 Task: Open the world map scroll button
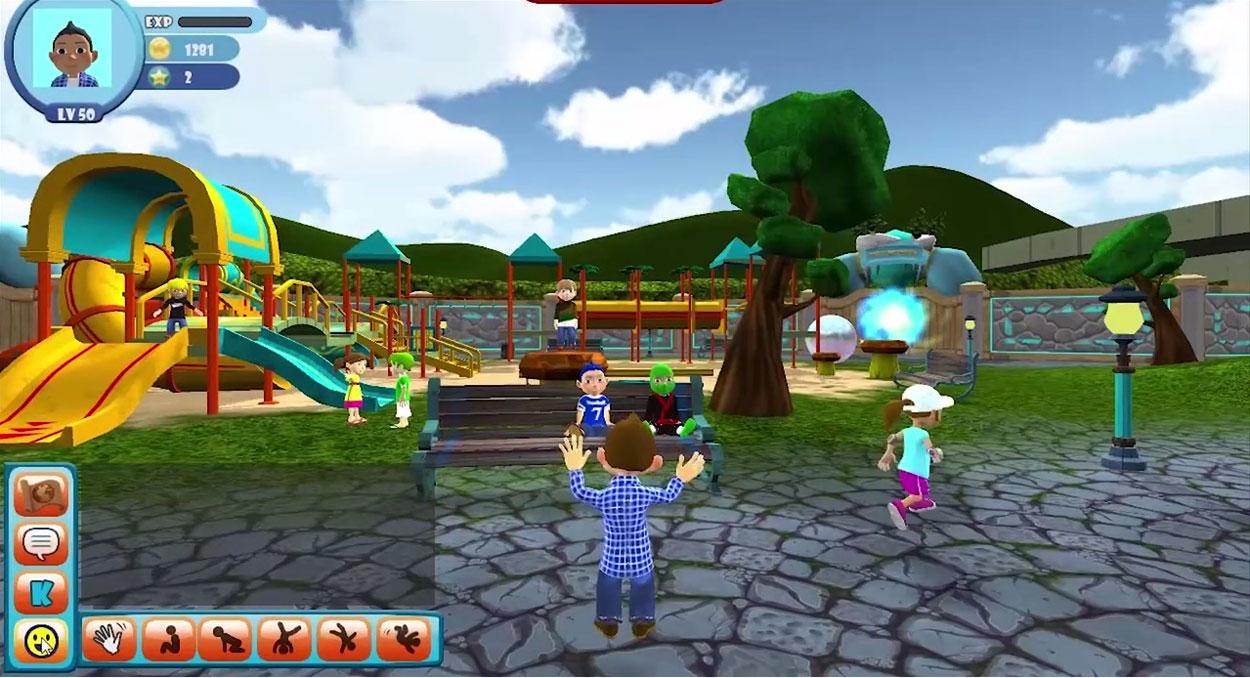click(x=41, y=495)
